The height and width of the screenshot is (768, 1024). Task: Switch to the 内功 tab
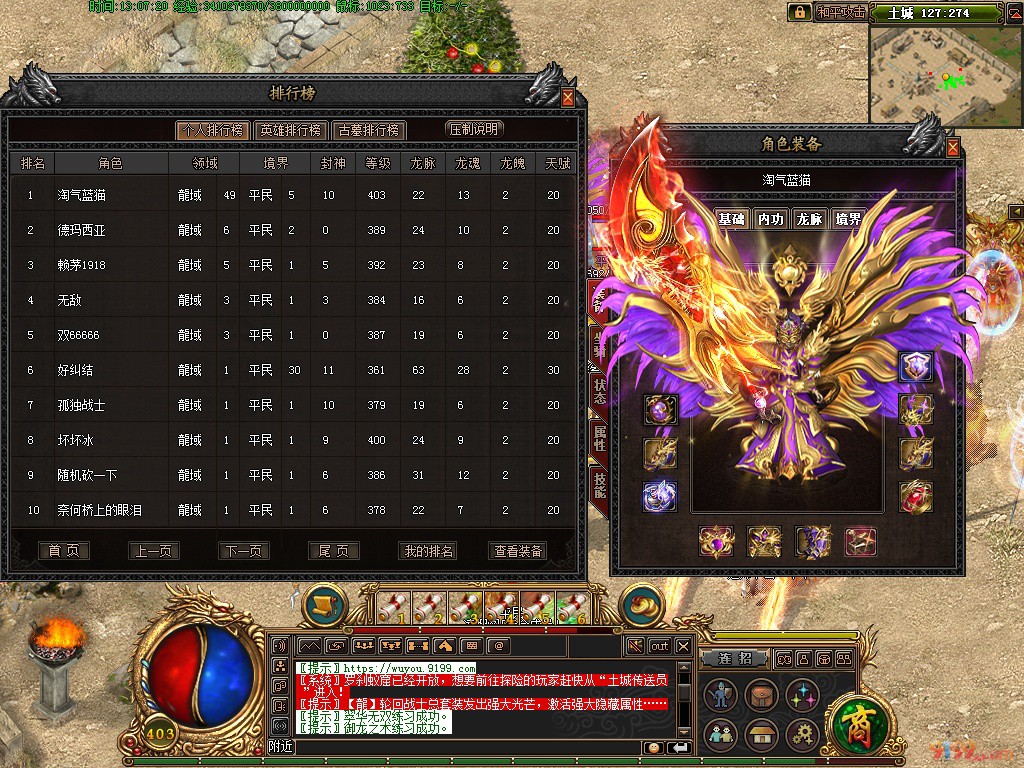(770, 219)
